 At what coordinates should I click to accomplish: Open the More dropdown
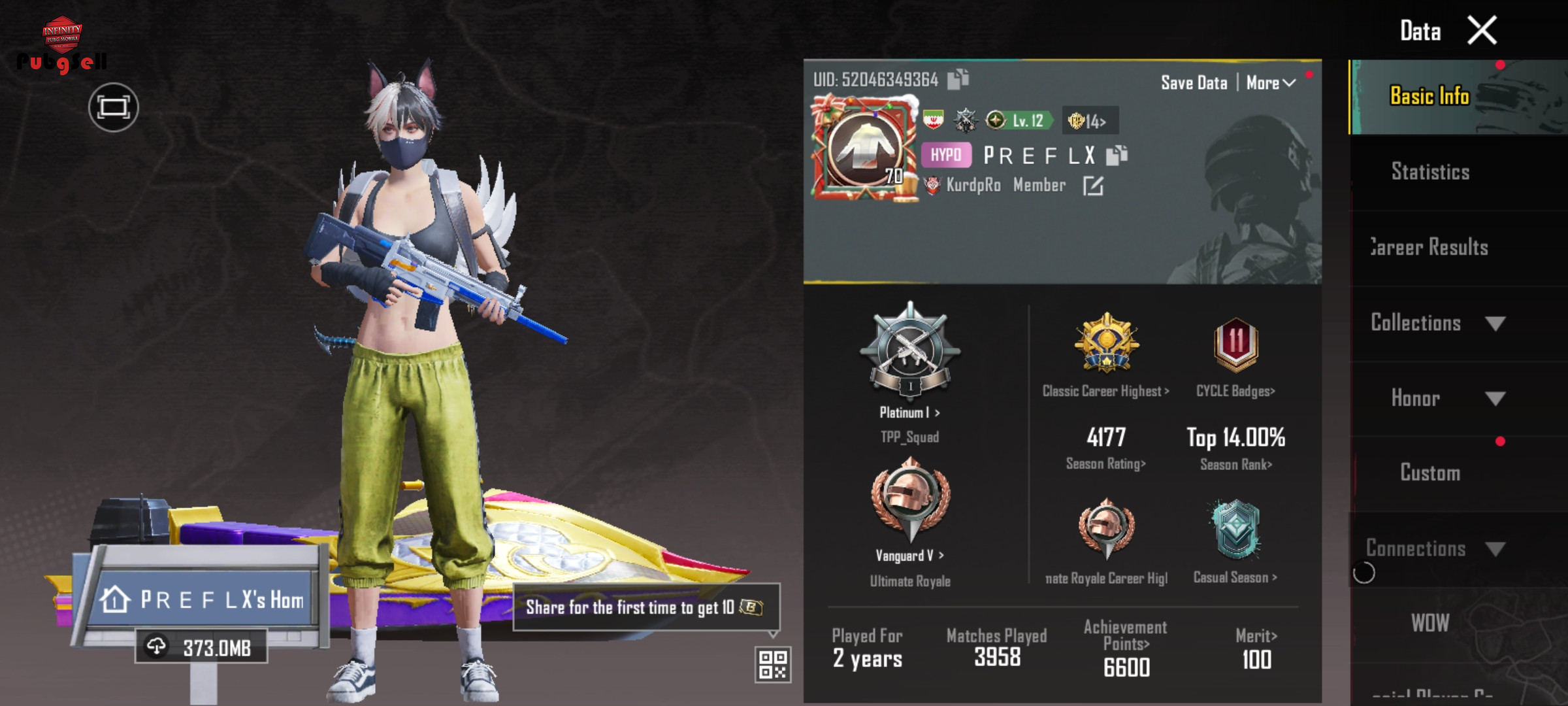tap(1270, 83)
